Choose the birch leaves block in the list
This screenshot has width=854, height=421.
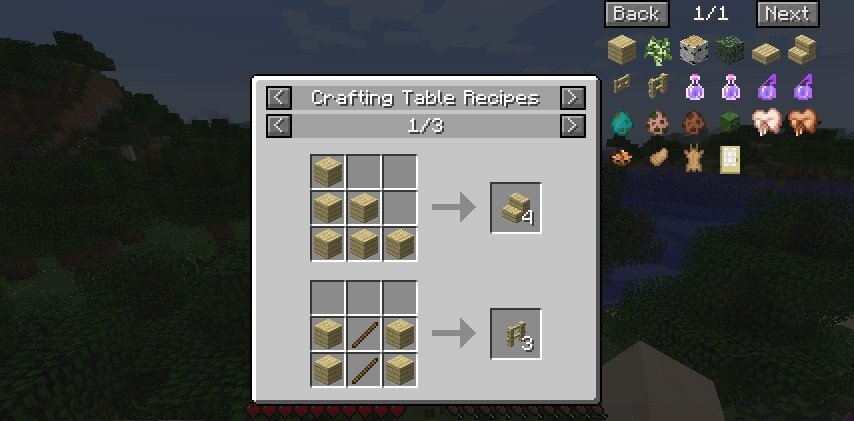pyautogui.click(x=728, y=49)
